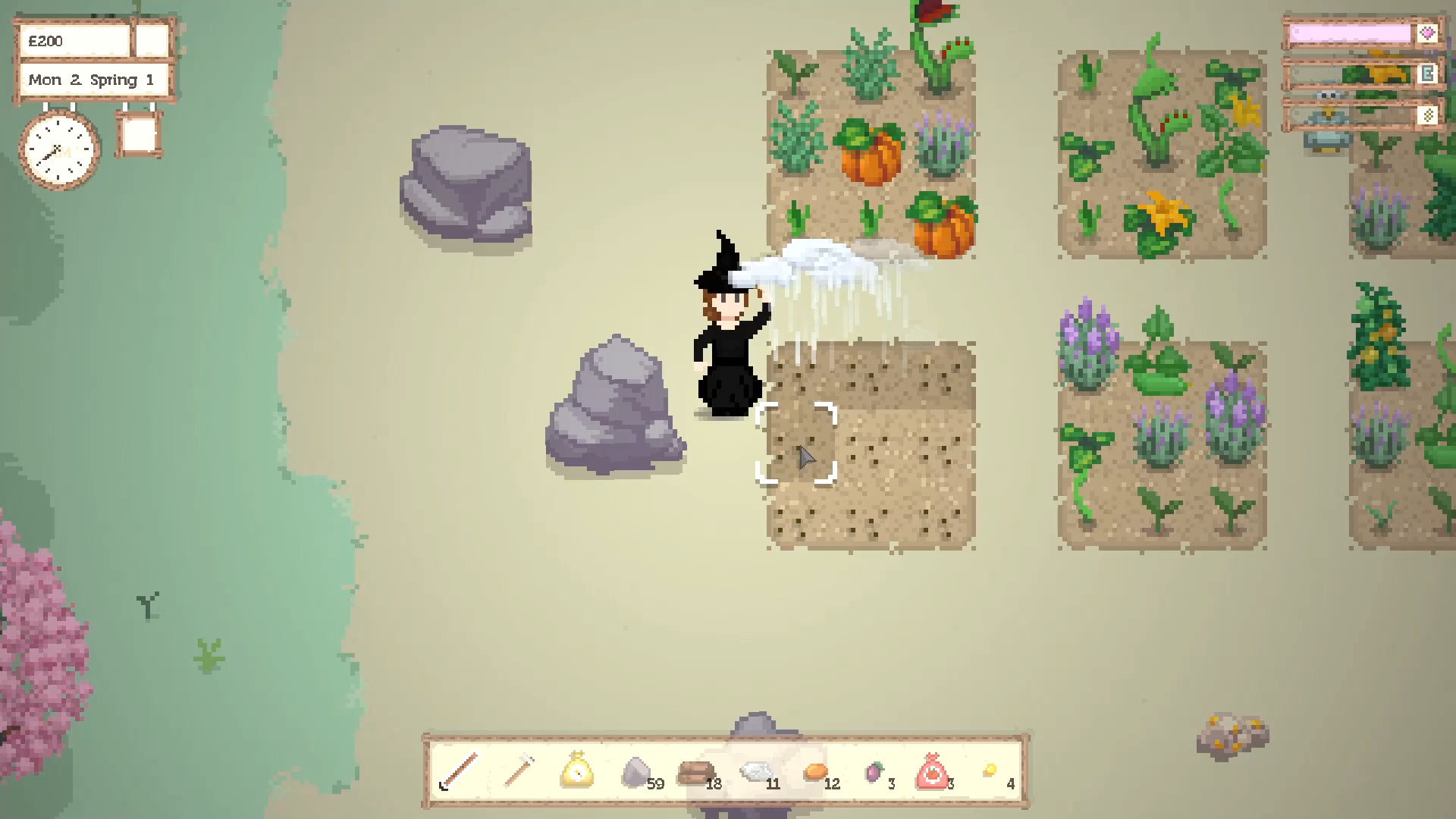The image size is (1456, 819).
Task: Click the heart icon beside the pink bar
Action: coord(1428,33)
